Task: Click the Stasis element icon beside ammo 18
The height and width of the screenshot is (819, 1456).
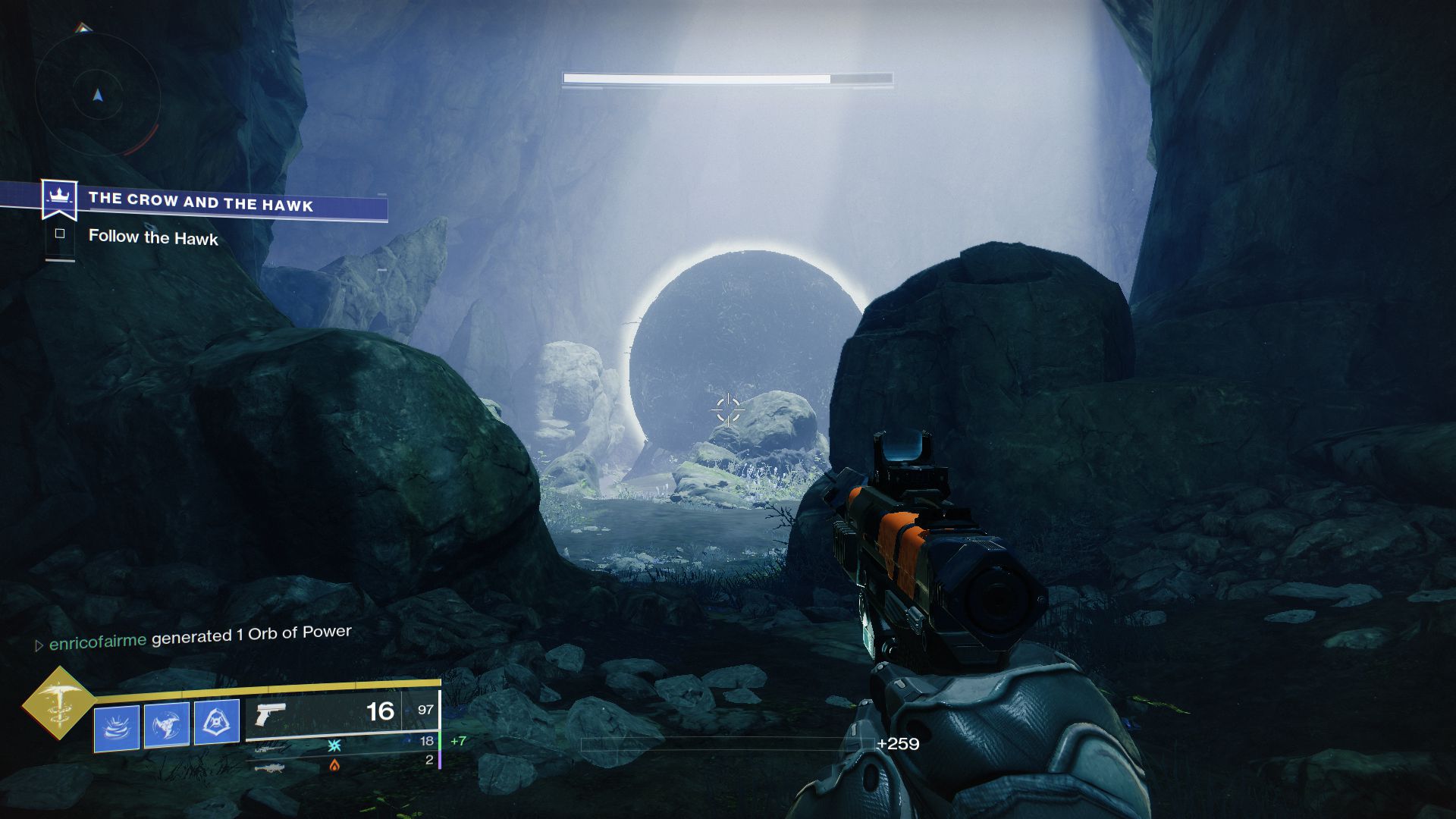Action: click(333, 745)
